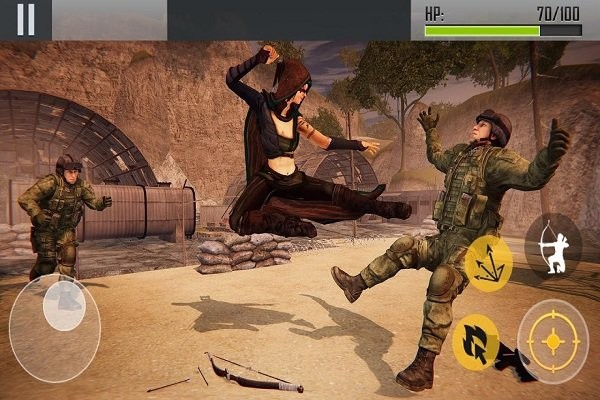
Task: Tap the crosshair aim fire button
Action: pos(553,341)
